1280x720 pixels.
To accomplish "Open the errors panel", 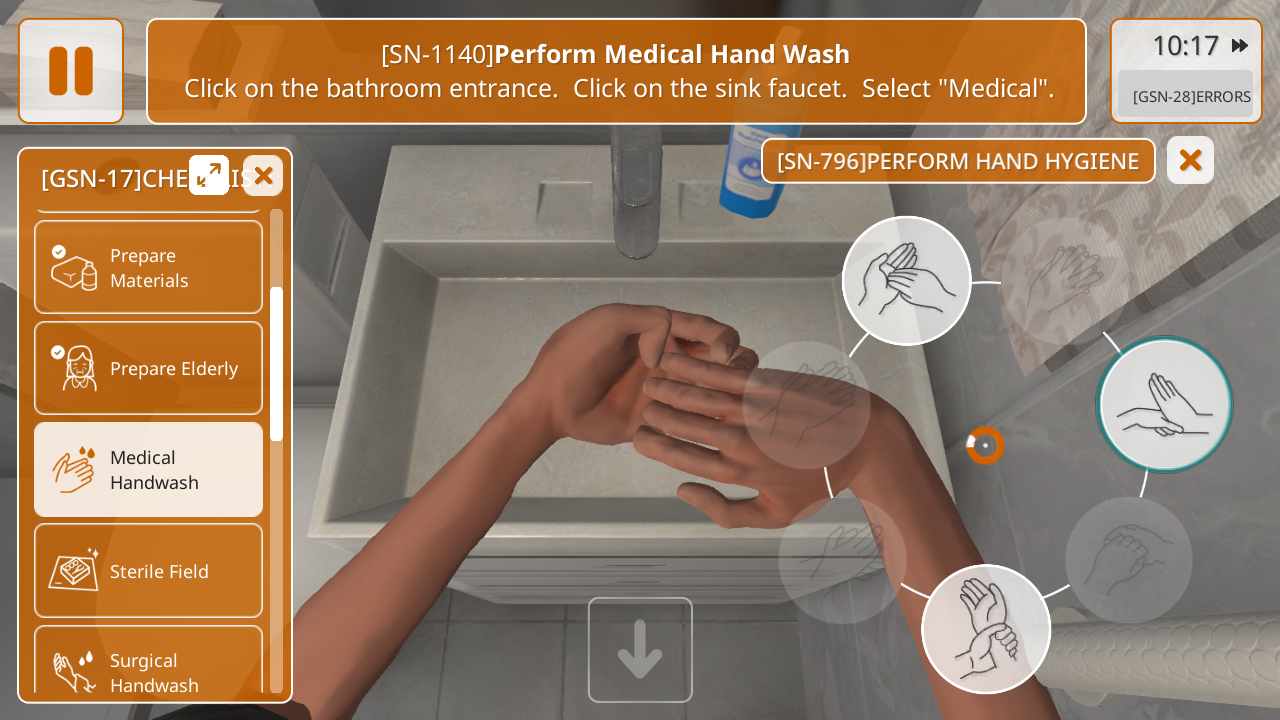I will (1186, 96).
